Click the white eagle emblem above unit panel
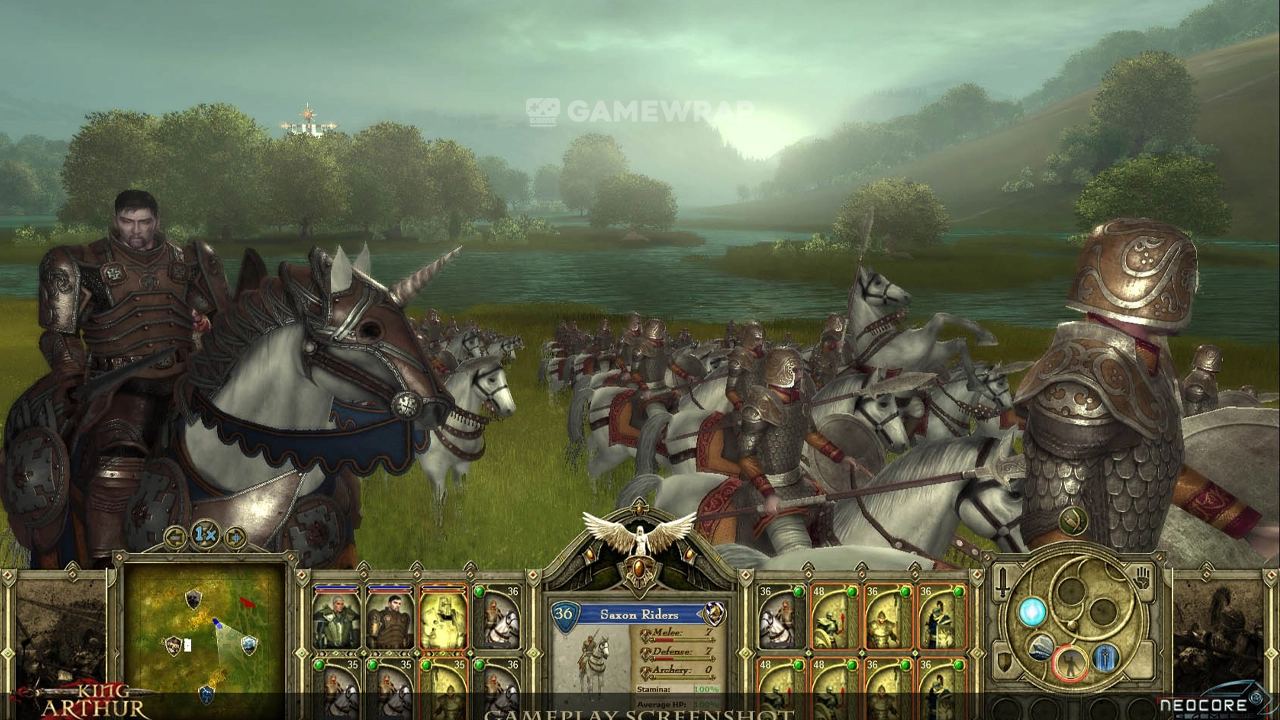 click(x=638, y=535)
